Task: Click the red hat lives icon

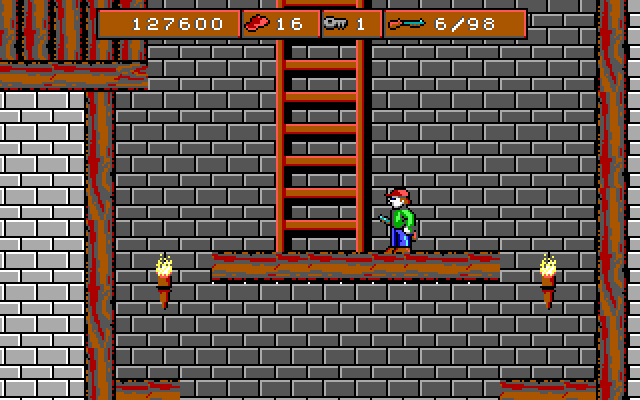Action: [259, 24]
